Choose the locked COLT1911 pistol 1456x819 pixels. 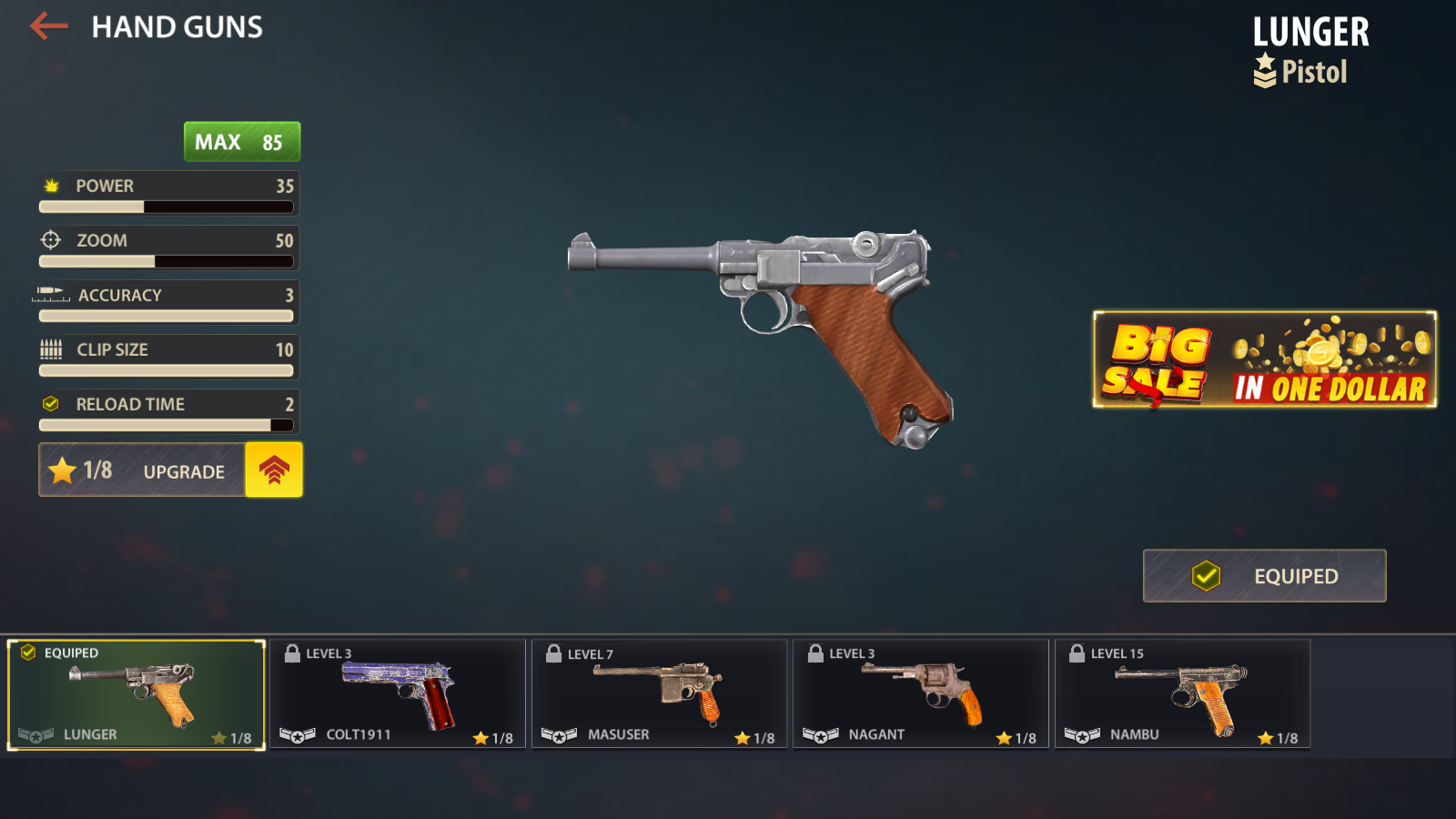[398, 695]
